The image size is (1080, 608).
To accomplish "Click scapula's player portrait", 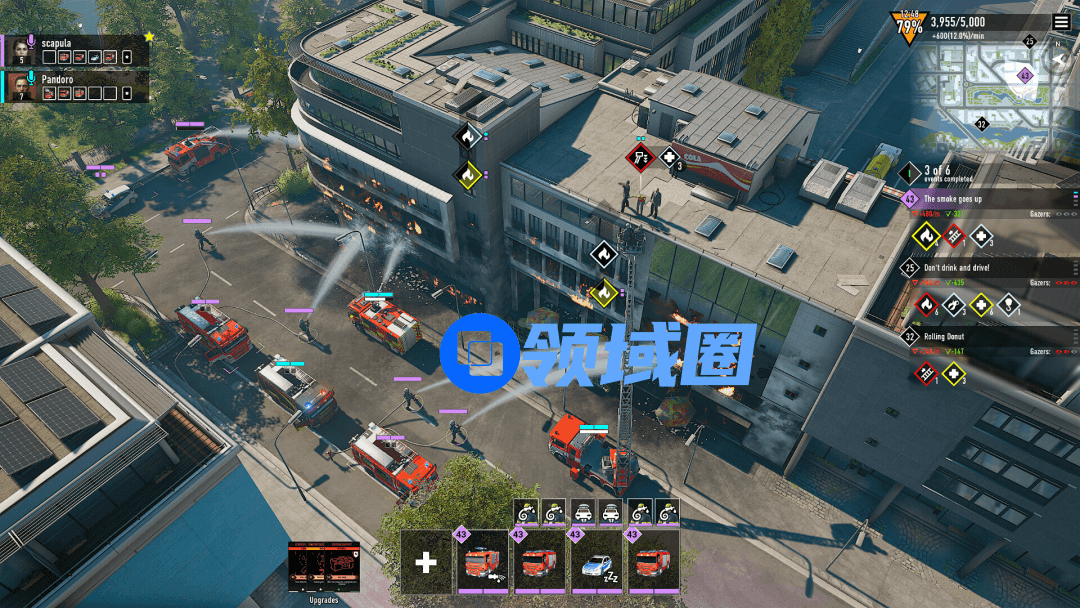I will tap(22, 51).
